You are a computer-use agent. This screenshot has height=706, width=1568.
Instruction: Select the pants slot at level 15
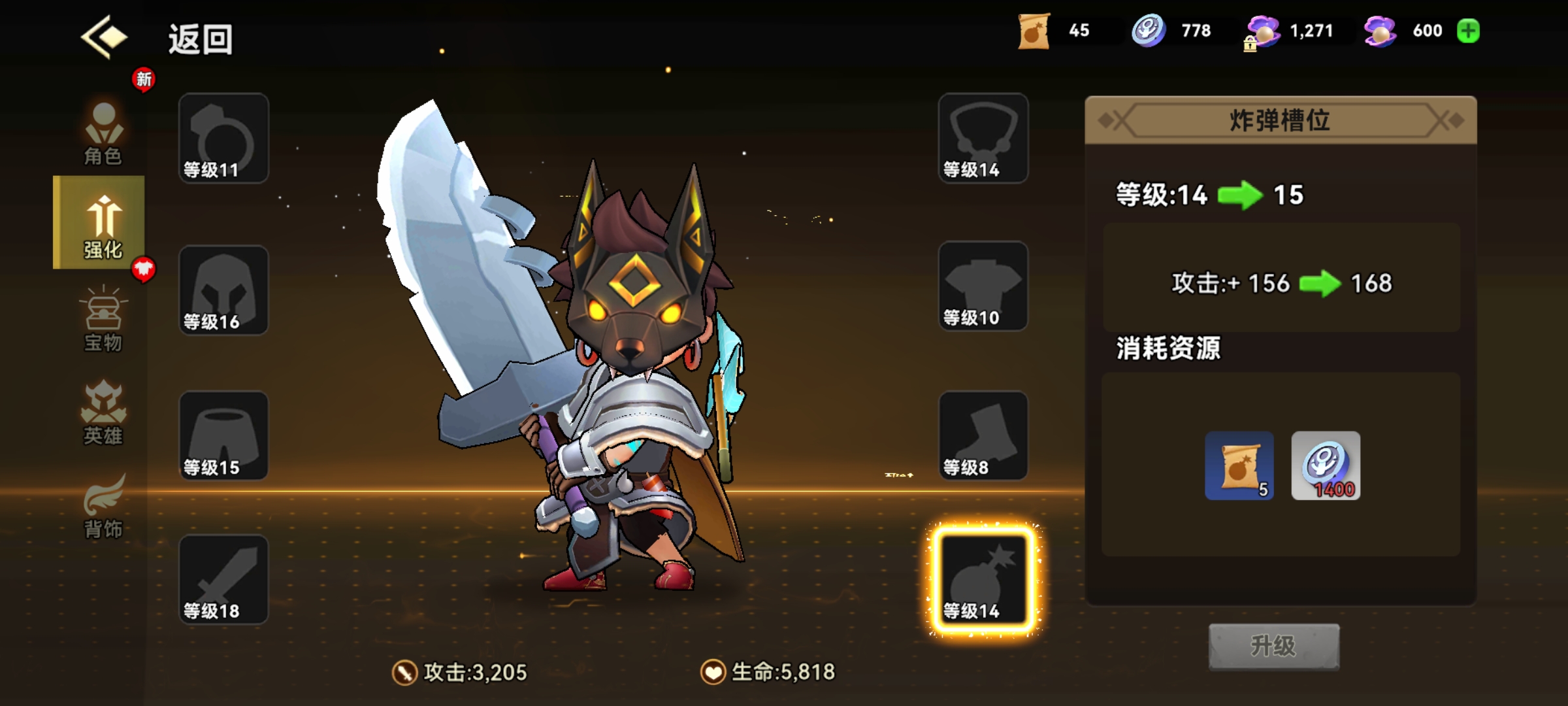(x=223, y=436)
